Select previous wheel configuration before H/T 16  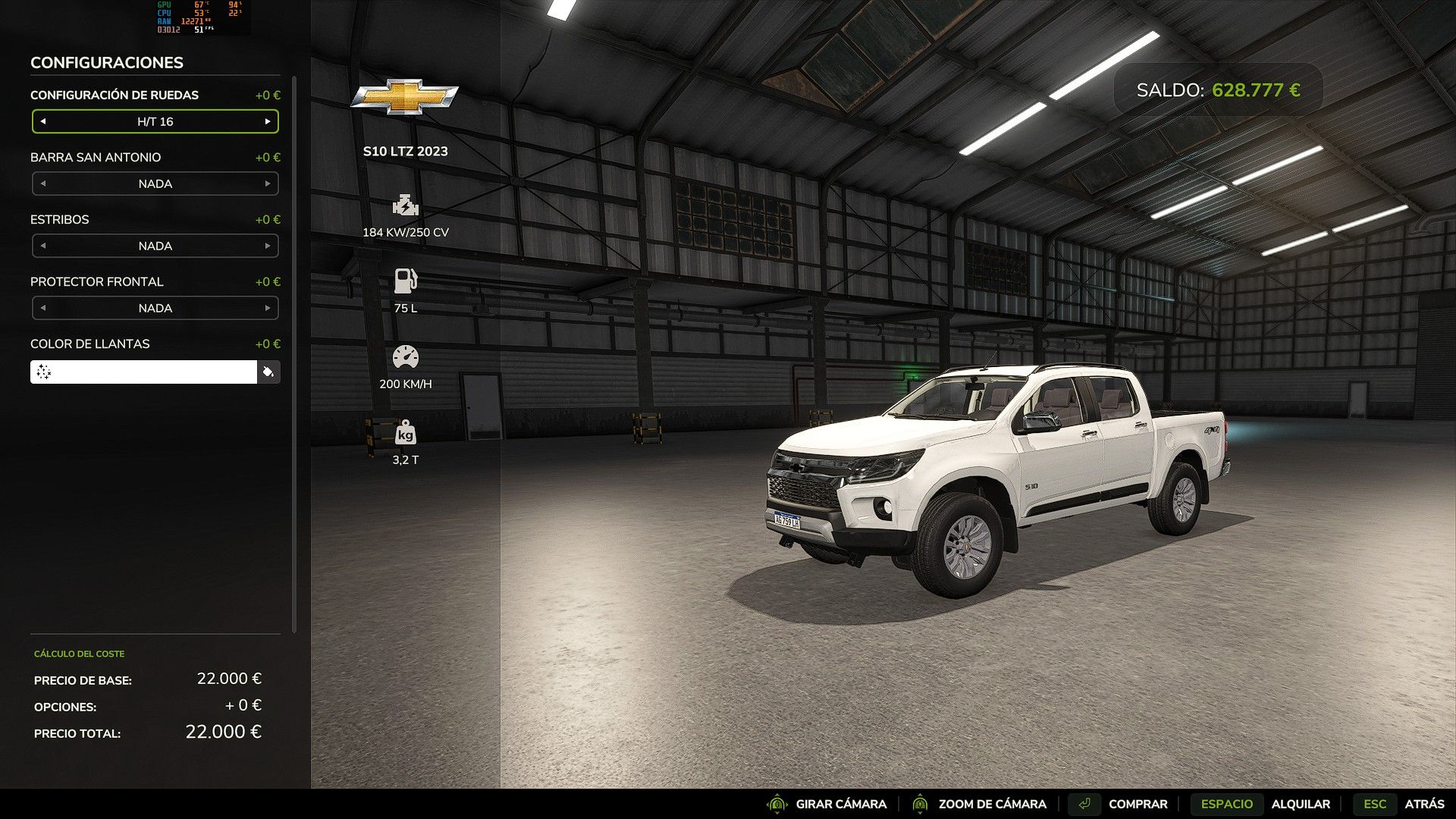43,121
